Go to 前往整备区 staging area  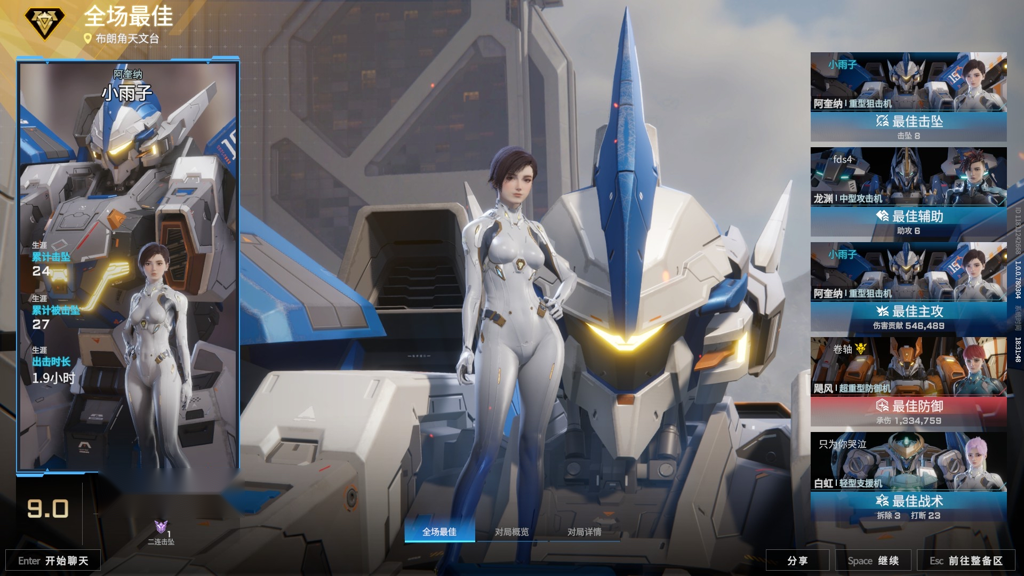[x=966, y=561]
